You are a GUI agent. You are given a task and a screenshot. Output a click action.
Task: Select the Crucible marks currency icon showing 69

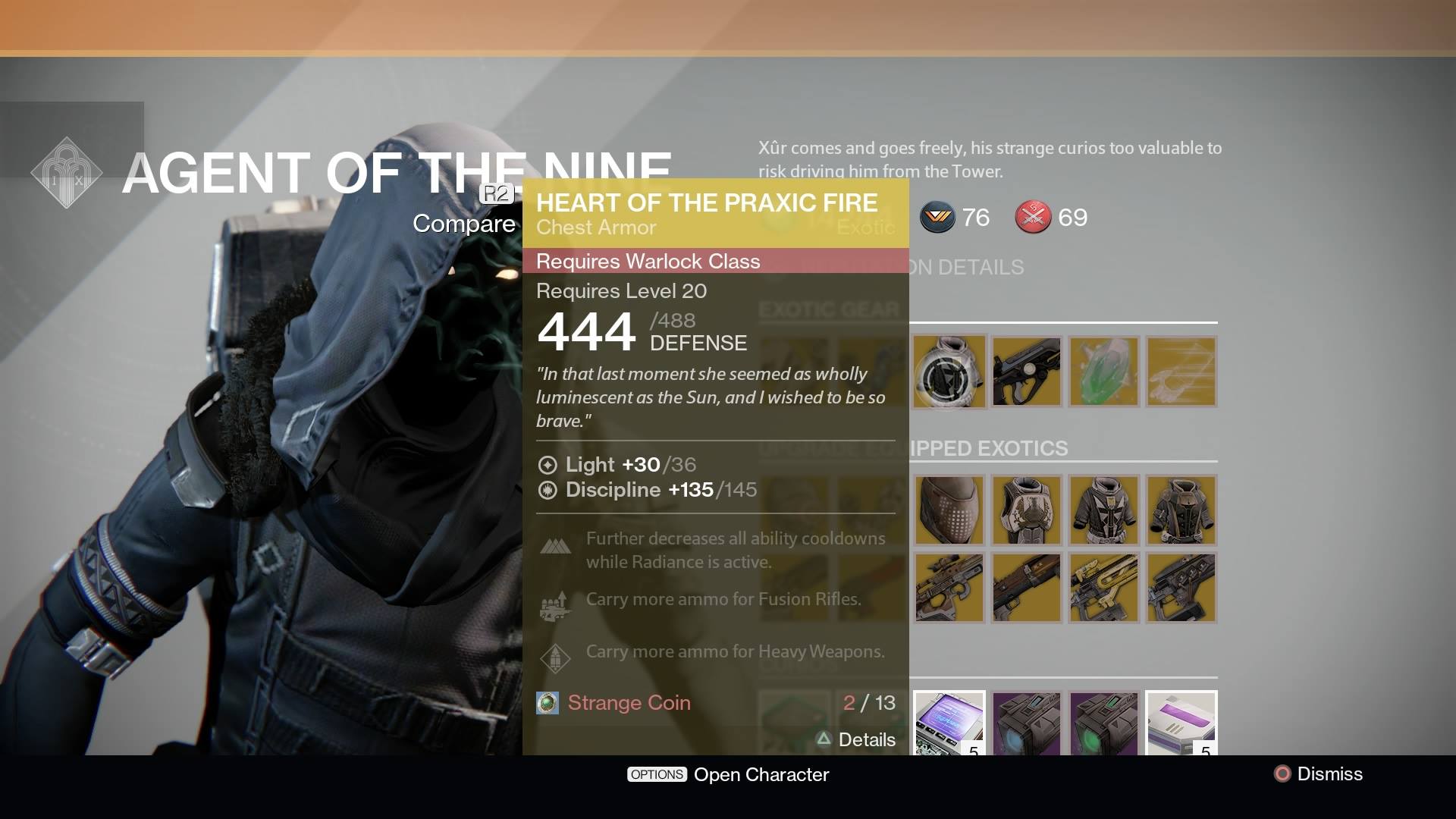tap(1034, 218)
